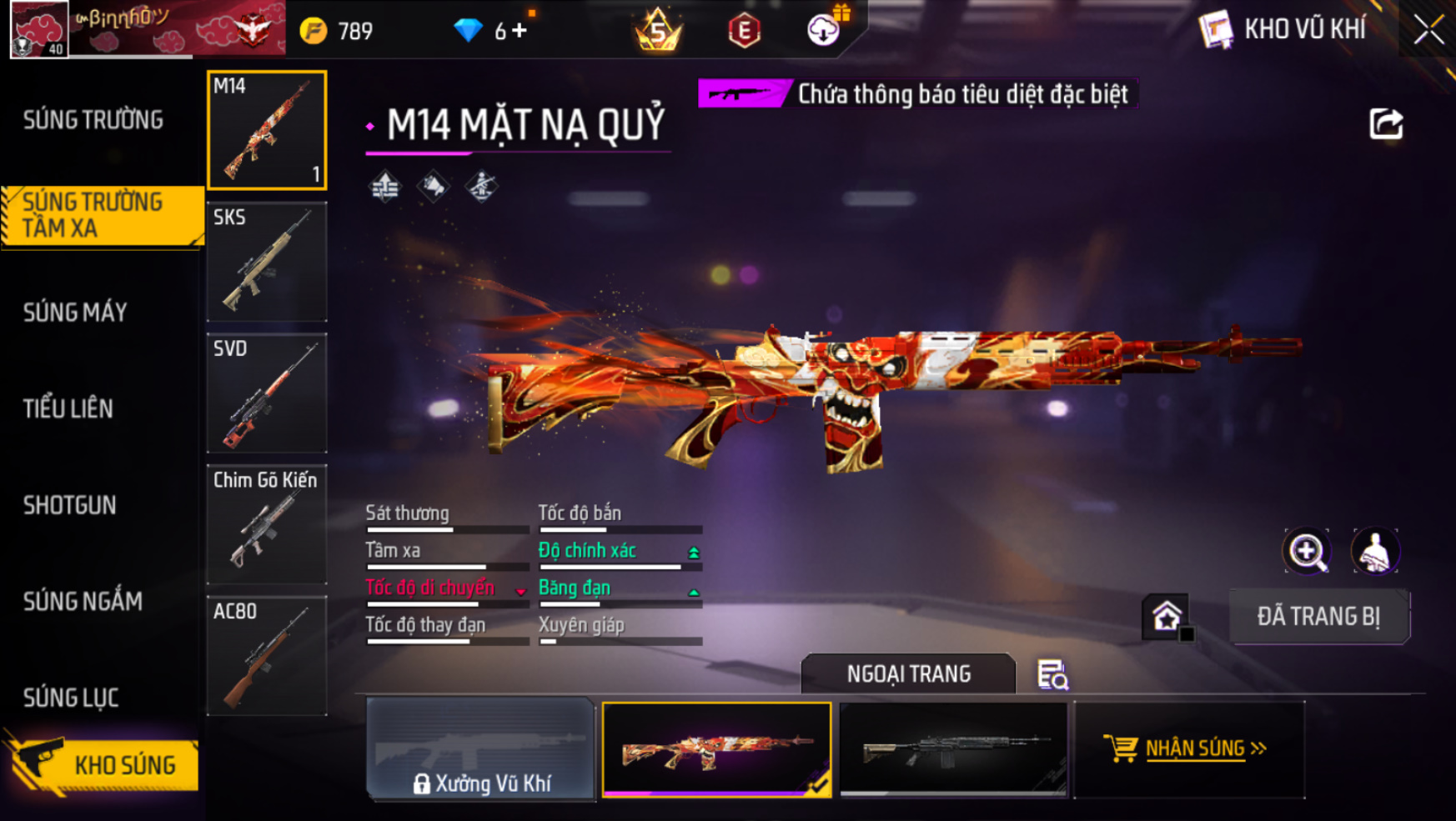Click the share icon
This screenshot has height=821, width=1456.
click(1386, 124)
